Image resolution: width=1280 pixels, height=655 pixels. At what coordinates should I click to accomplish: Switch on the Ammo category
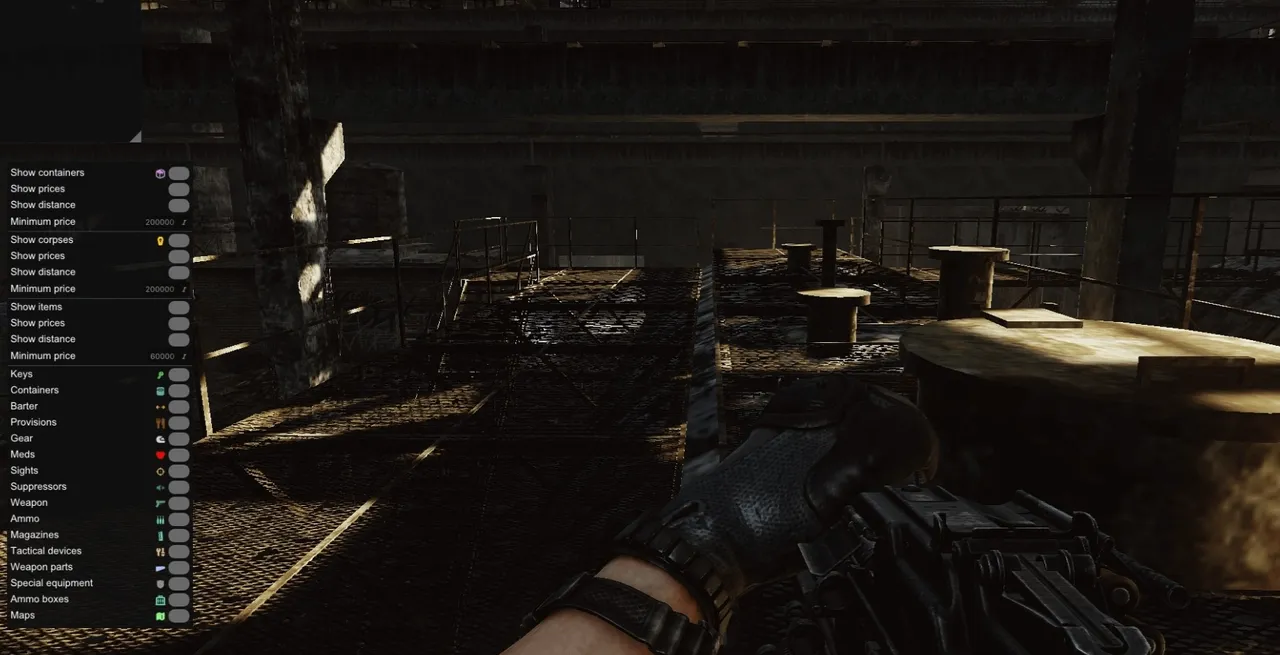[x=179, y=519]
